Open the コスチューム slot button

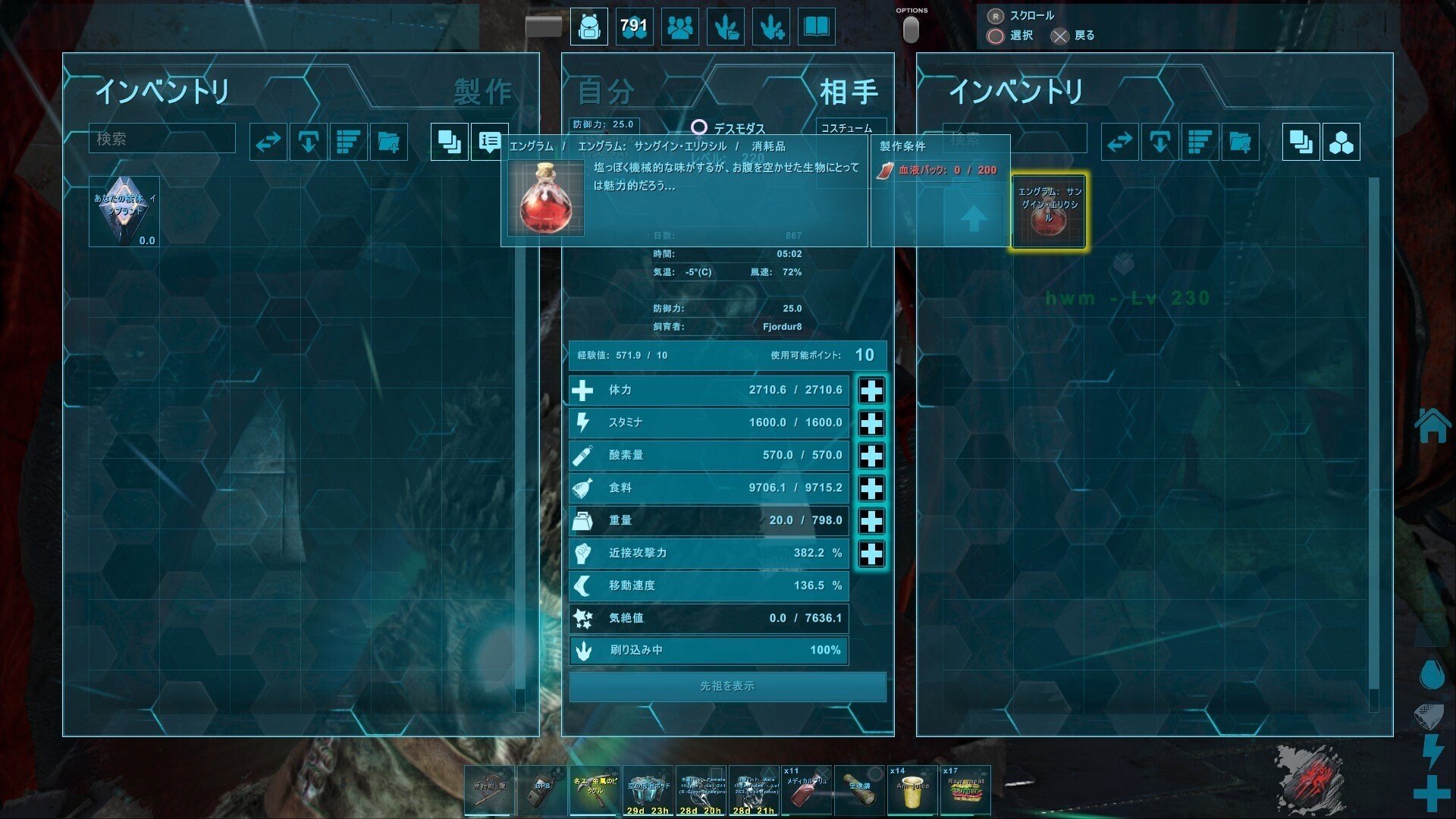click(850, 124)
